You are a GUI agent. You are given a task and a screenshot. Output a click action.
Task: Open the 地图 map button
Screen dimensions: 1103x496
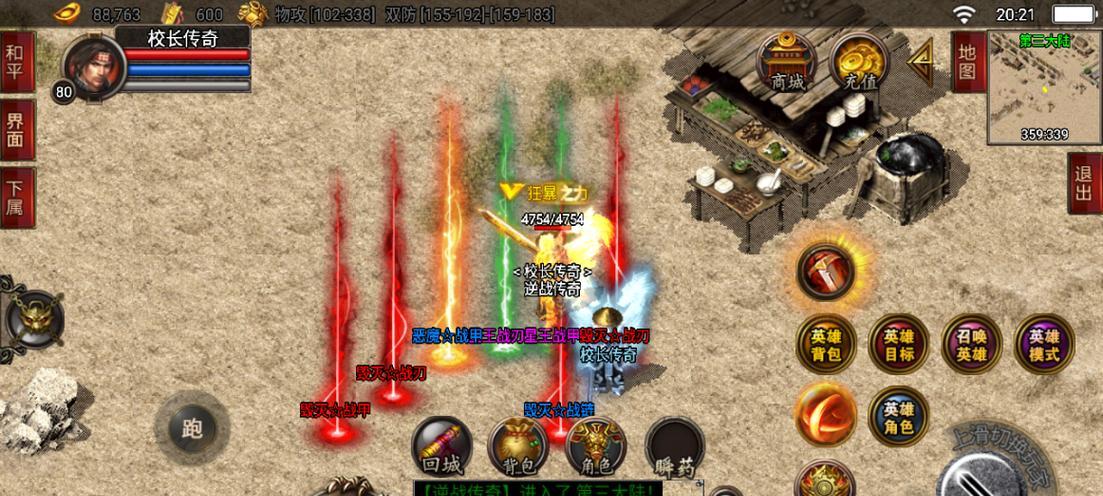(x=967, y=61)
